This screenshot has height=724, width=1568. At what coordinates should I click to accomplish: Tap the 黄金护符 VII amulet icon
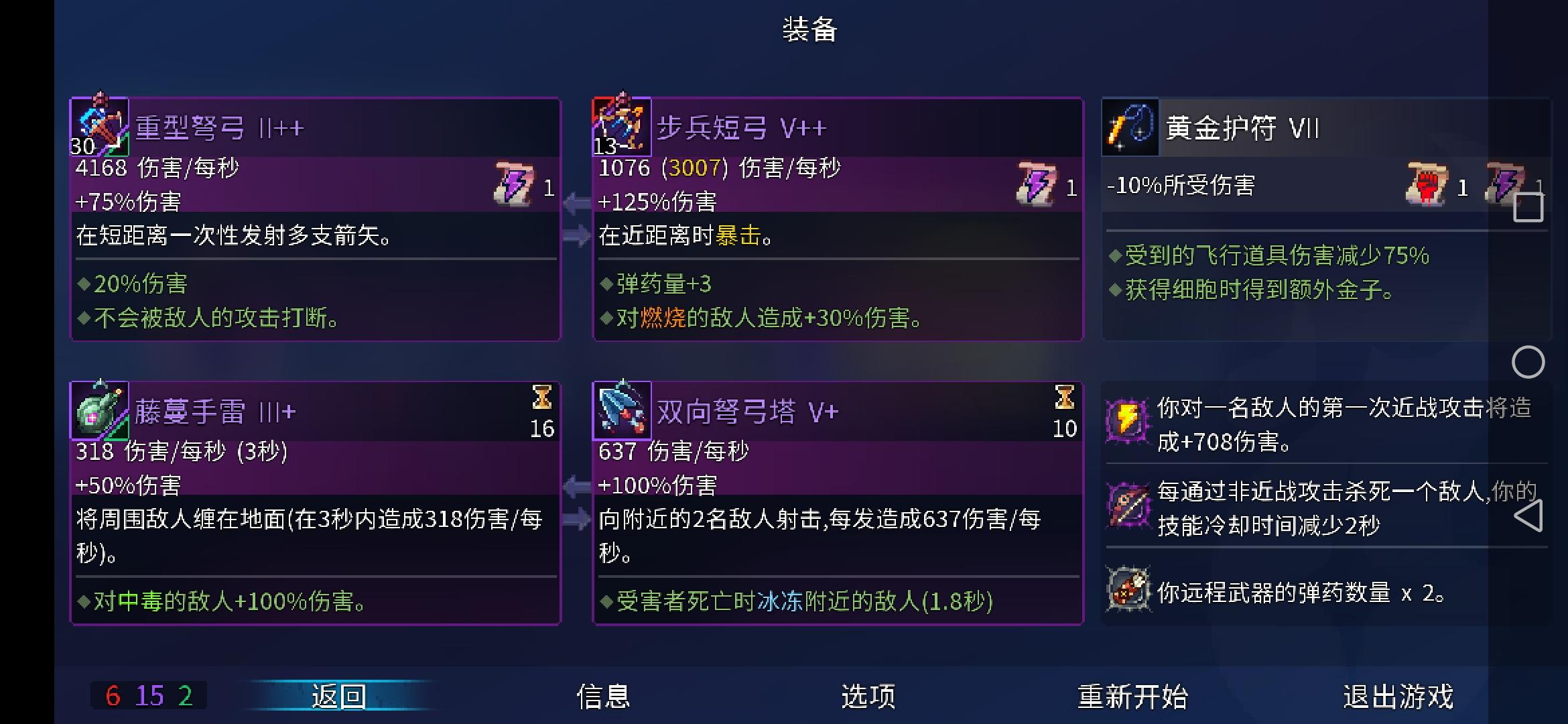(1130, 127)
